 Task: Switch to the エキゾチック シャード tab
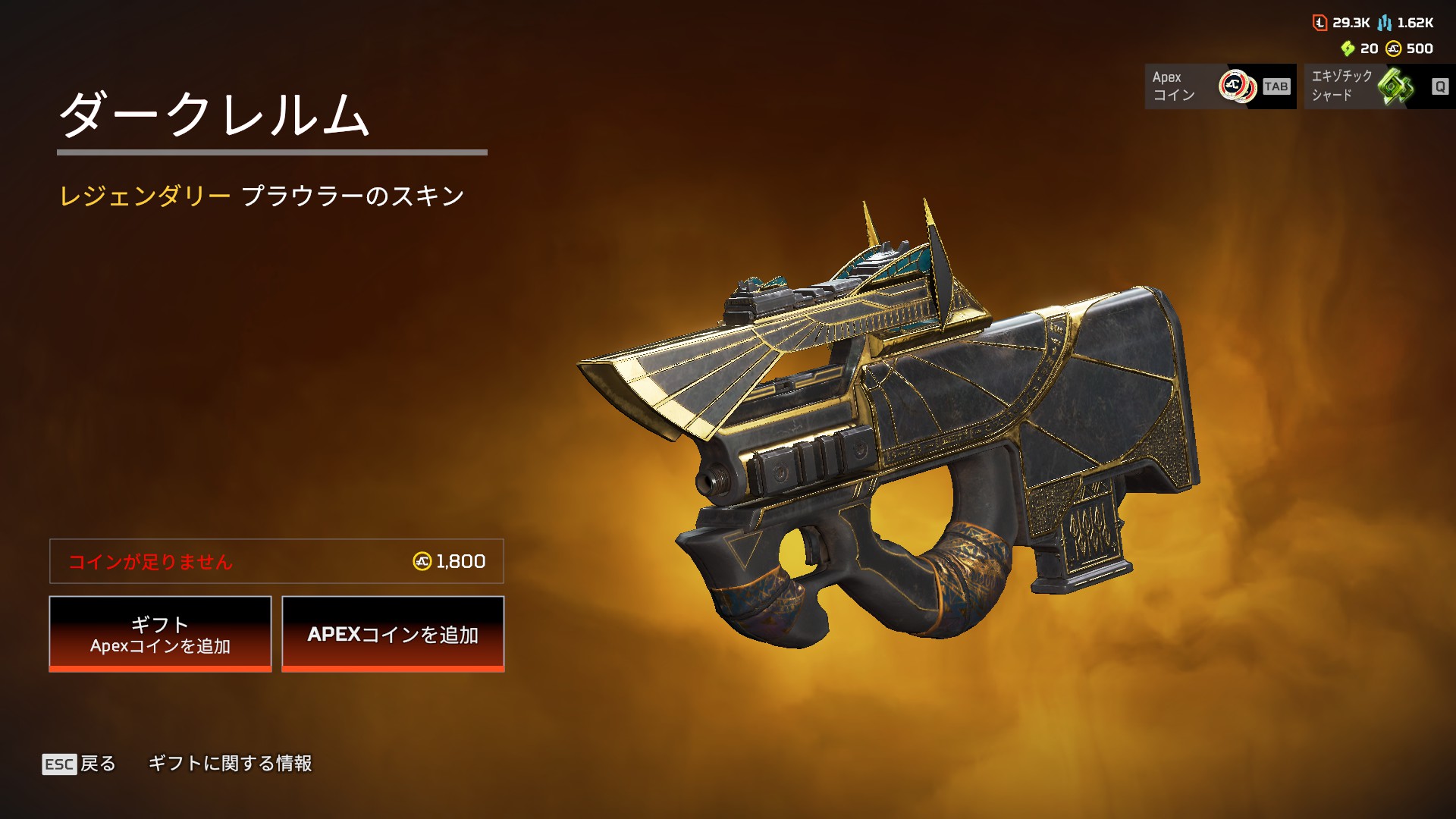1379,86
